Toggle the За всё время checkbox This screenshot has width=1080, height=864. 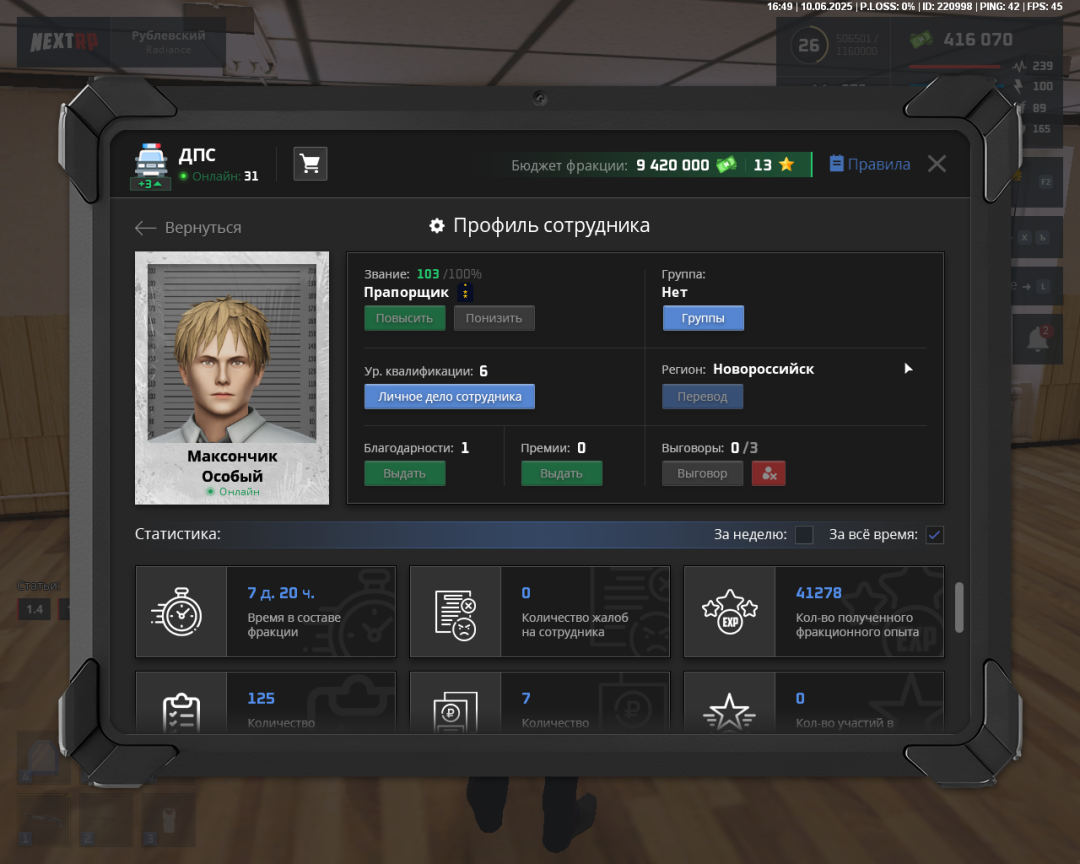pos(934,535)
